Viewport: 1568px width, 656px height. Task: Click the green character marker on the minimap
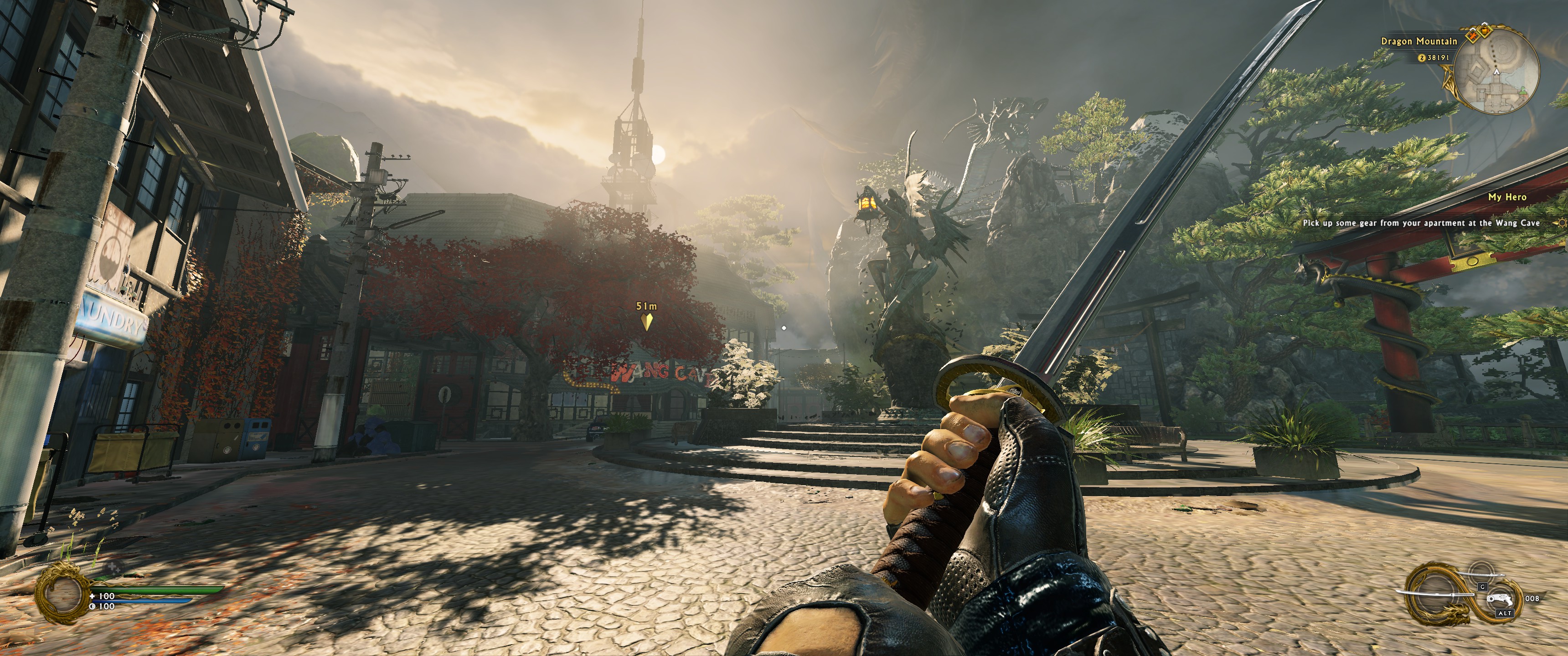1522,91
